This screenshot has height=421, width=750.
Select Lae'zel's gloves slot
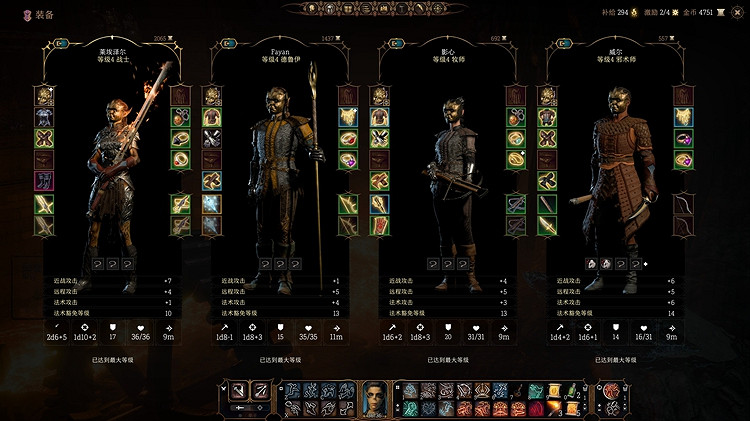click(44, 138)
